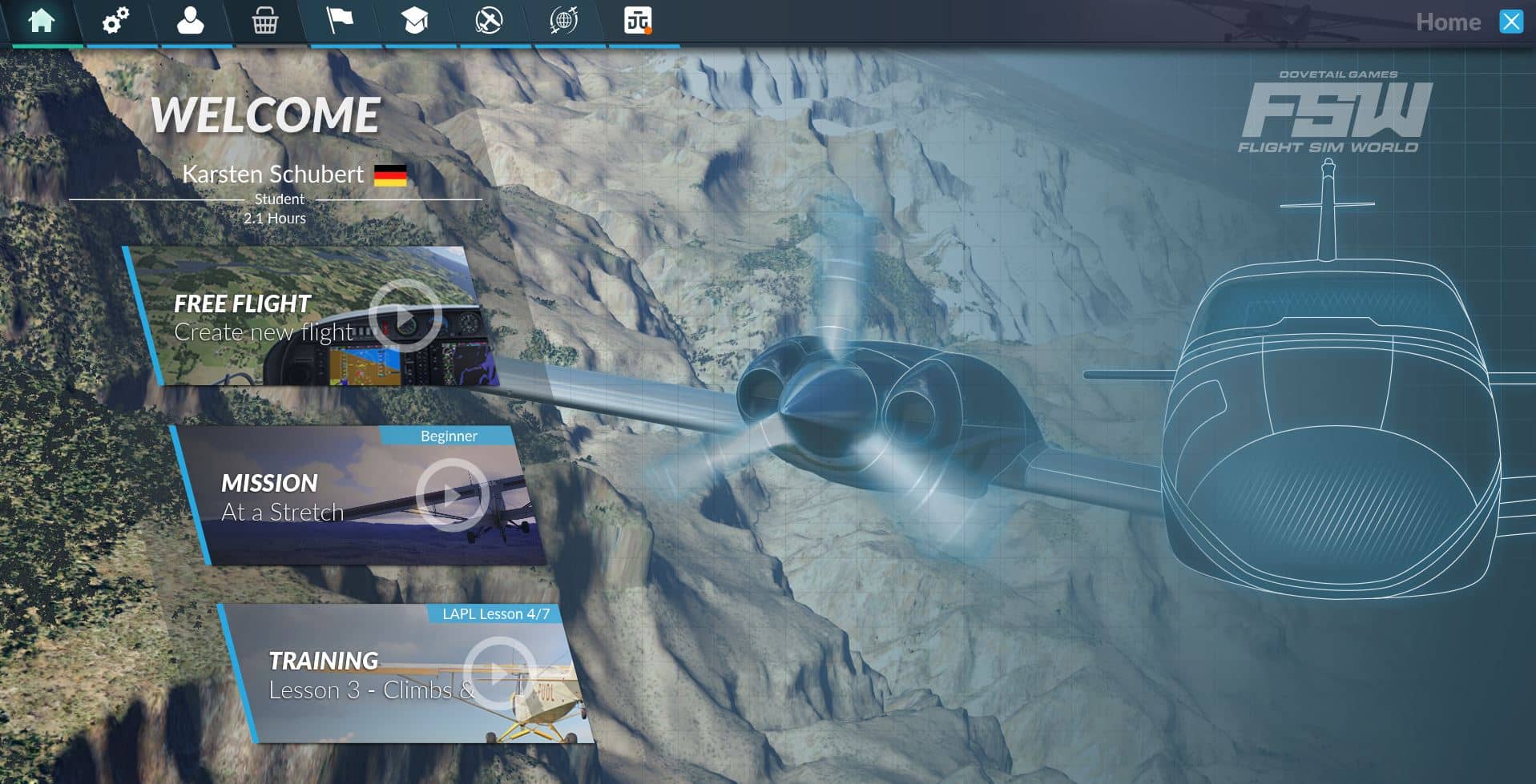Switch to the pilot profile tab

point(190,21)
